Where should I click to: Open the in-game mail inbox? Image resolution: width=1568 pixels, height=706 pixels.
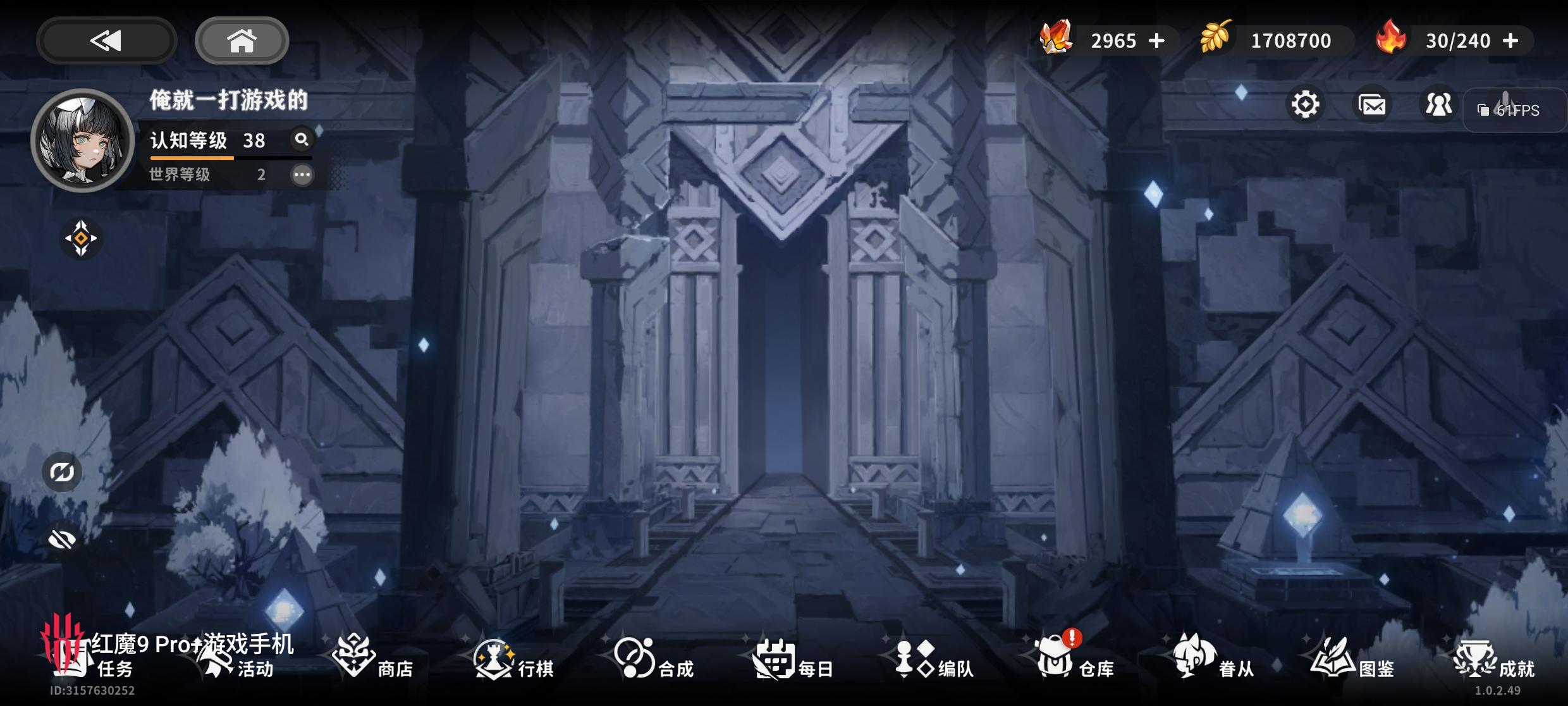pos(1372,104)
